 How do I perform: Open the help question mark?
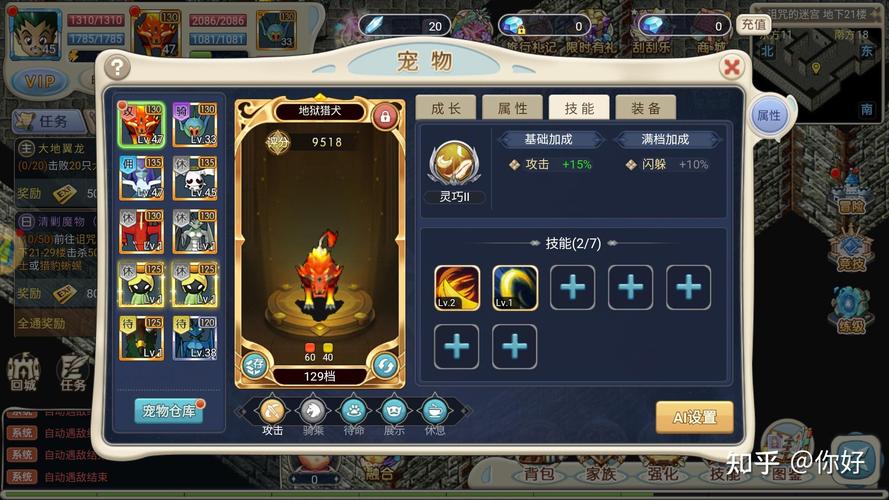[118, 67]
